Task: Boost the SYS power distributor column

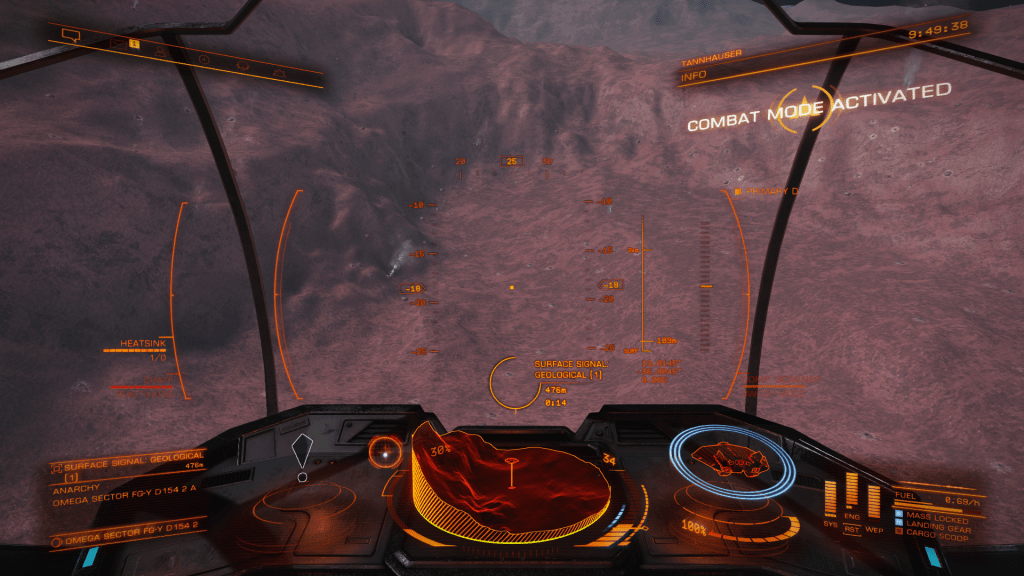Action: tap(831, 499)
